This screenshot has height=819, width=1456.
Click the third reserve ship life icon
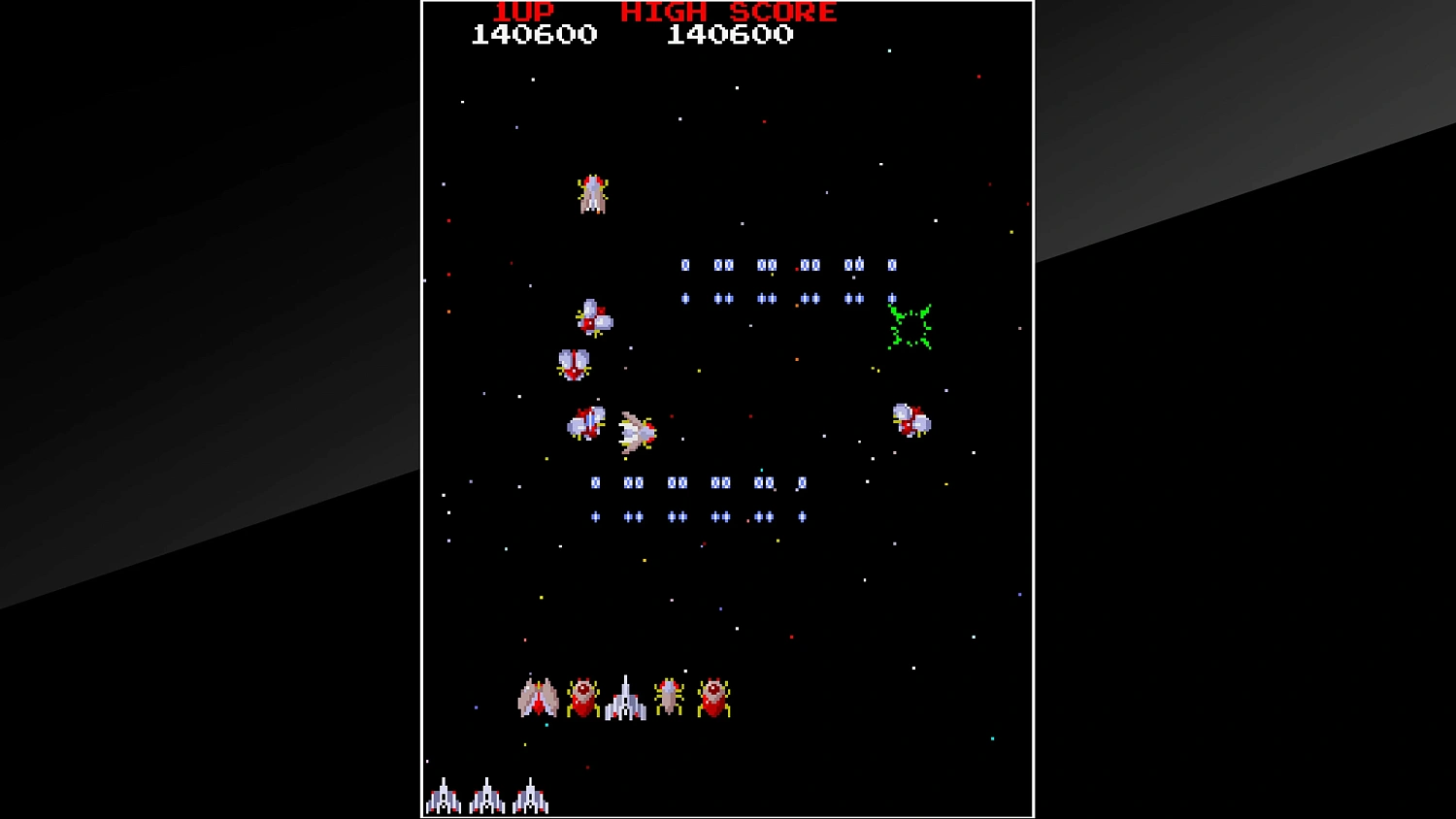532,798
